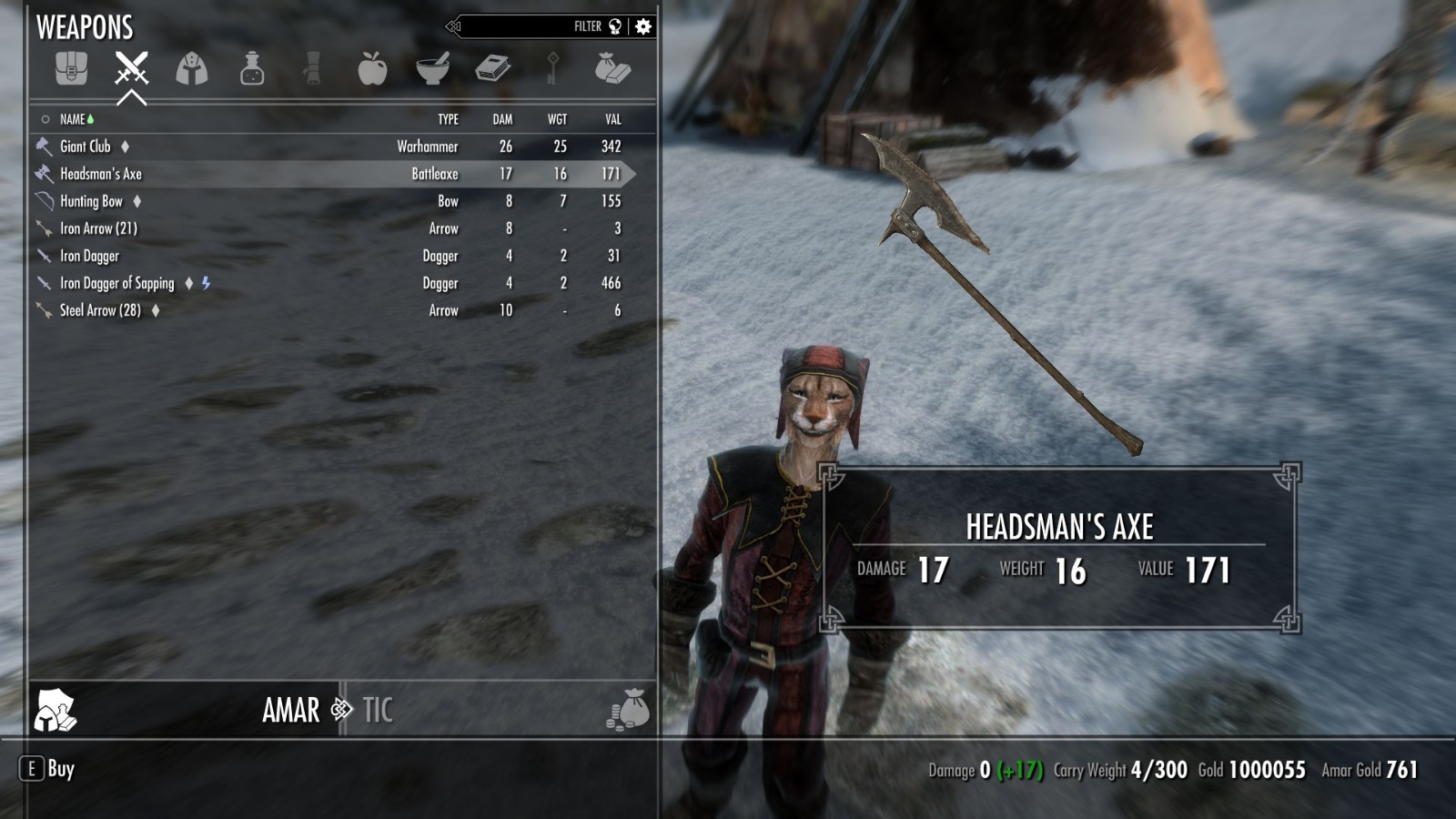Image resolution: width=1456 pixels, height=819 pixels.
Task: Show the books category
Action: tap(492, 68)
